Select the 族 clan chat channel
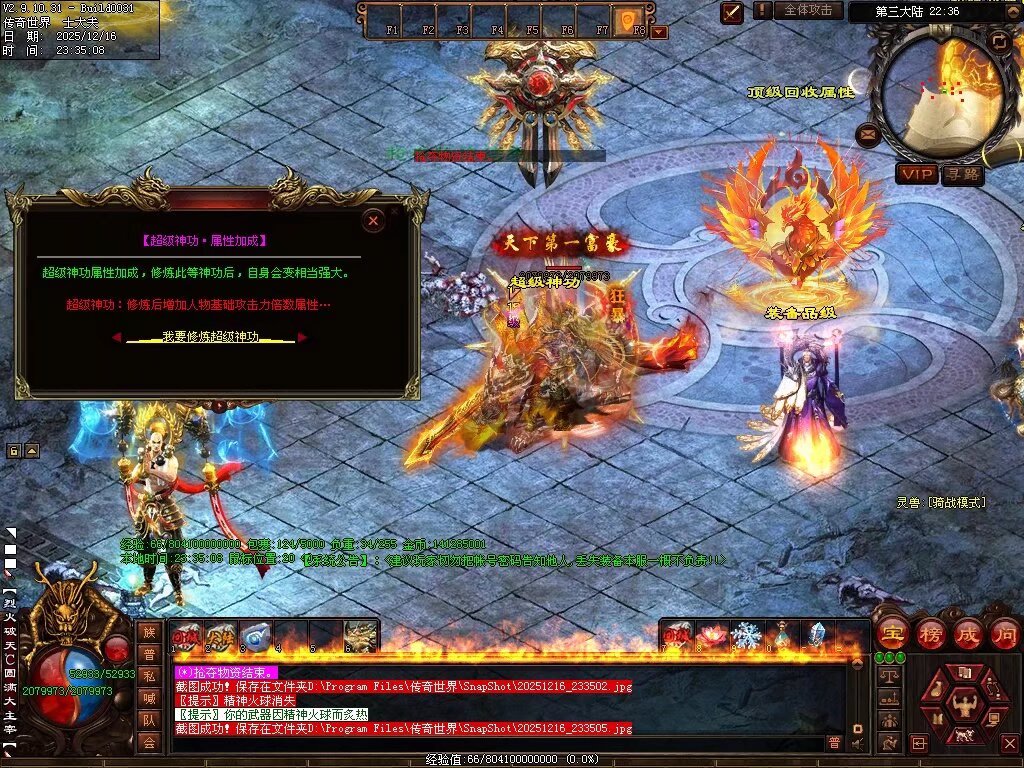 [x=149, y=632]
